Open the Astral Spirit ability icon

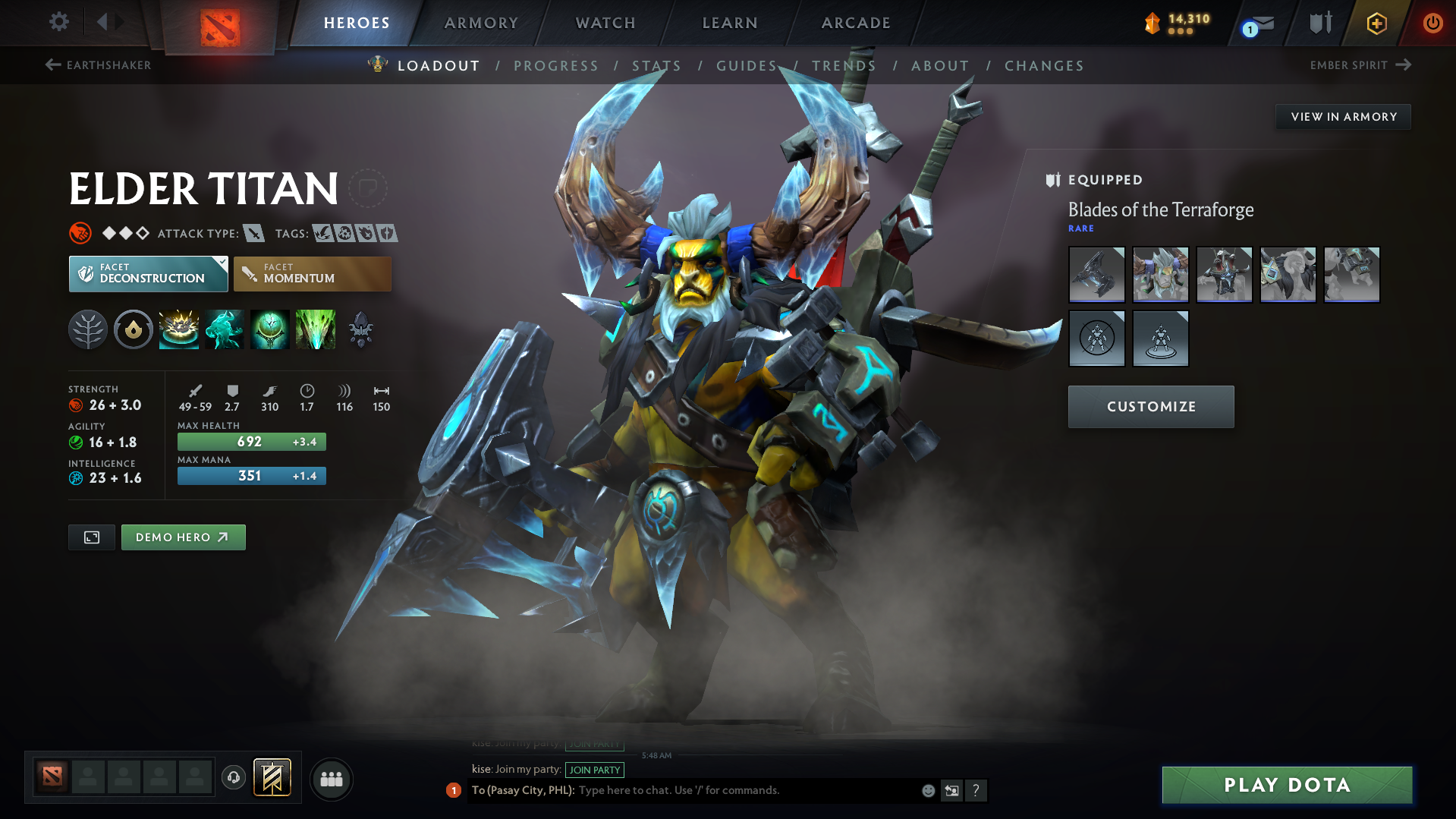[x=224, y=329]
